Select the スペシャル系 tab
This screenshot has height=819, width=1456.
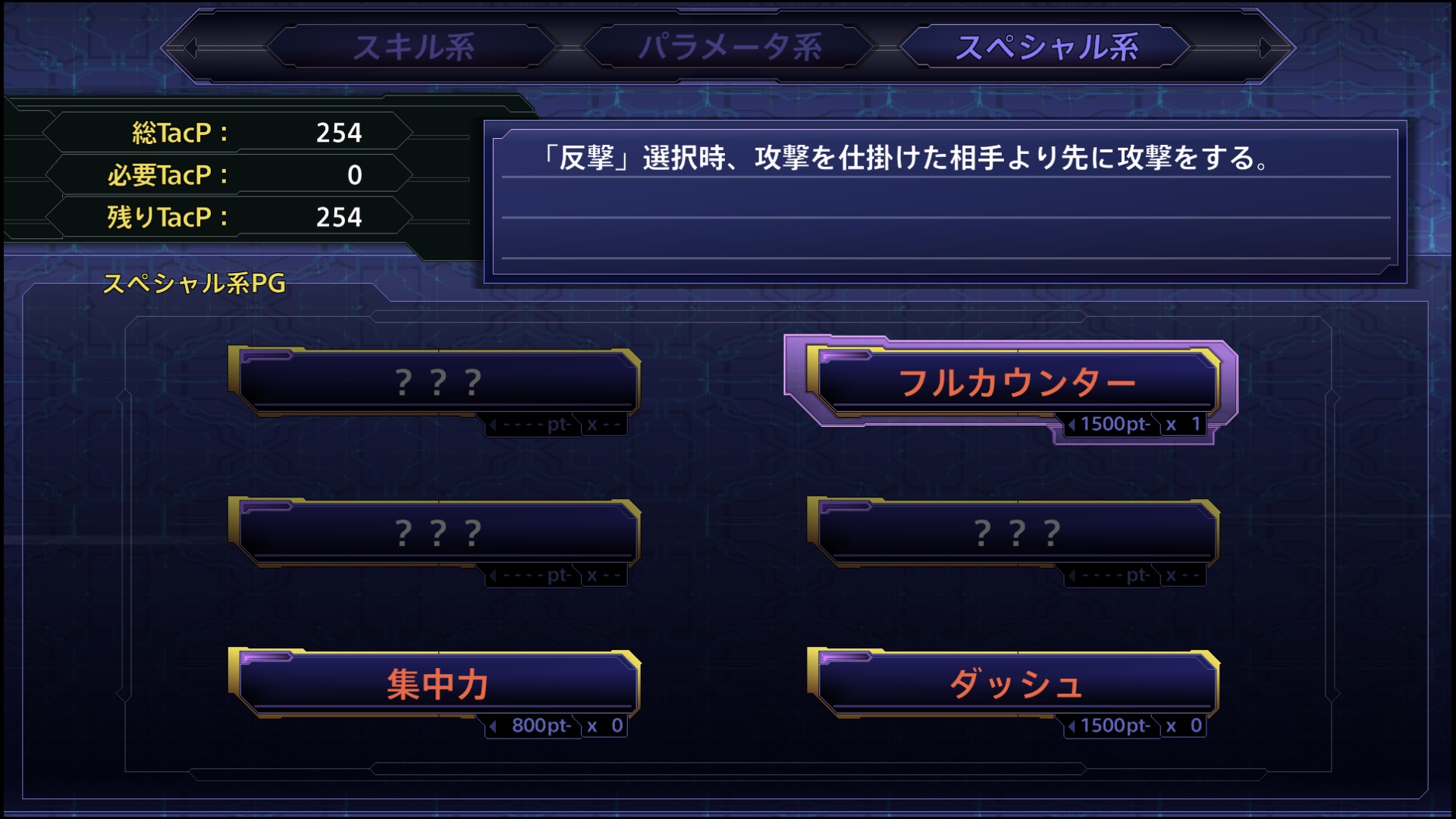click(1049, 47)
